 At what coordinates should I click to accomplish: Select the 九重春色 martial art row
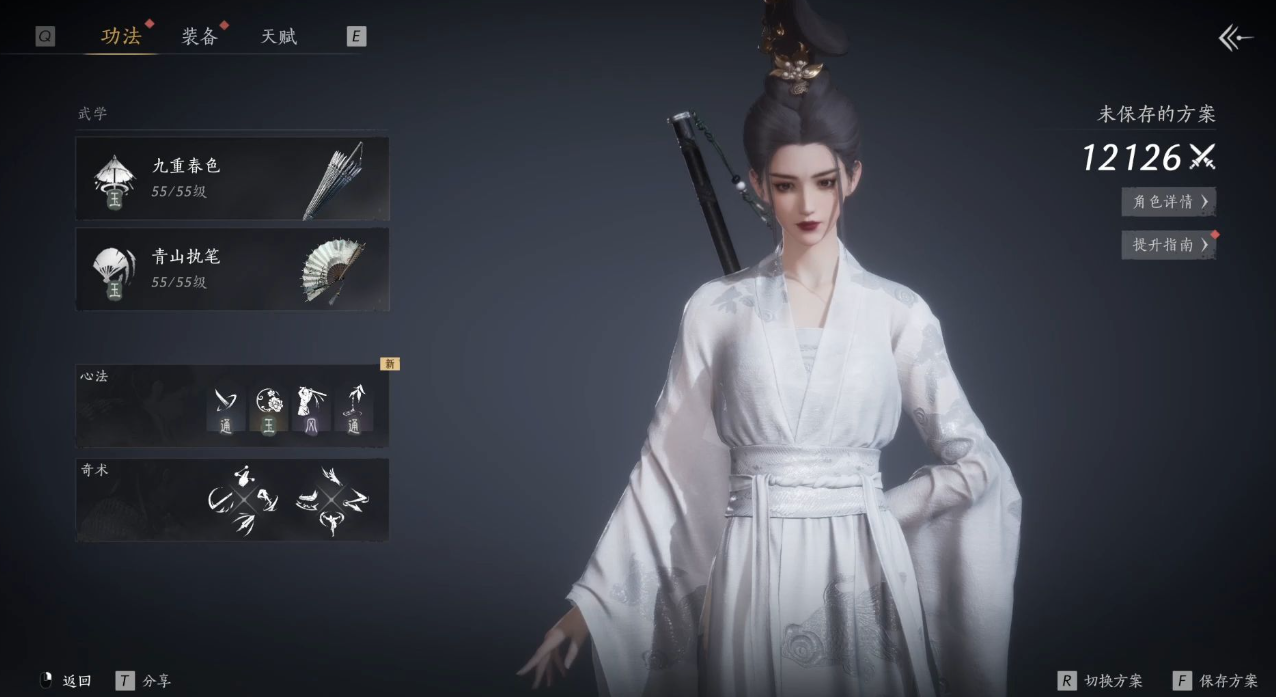point(232,178)
